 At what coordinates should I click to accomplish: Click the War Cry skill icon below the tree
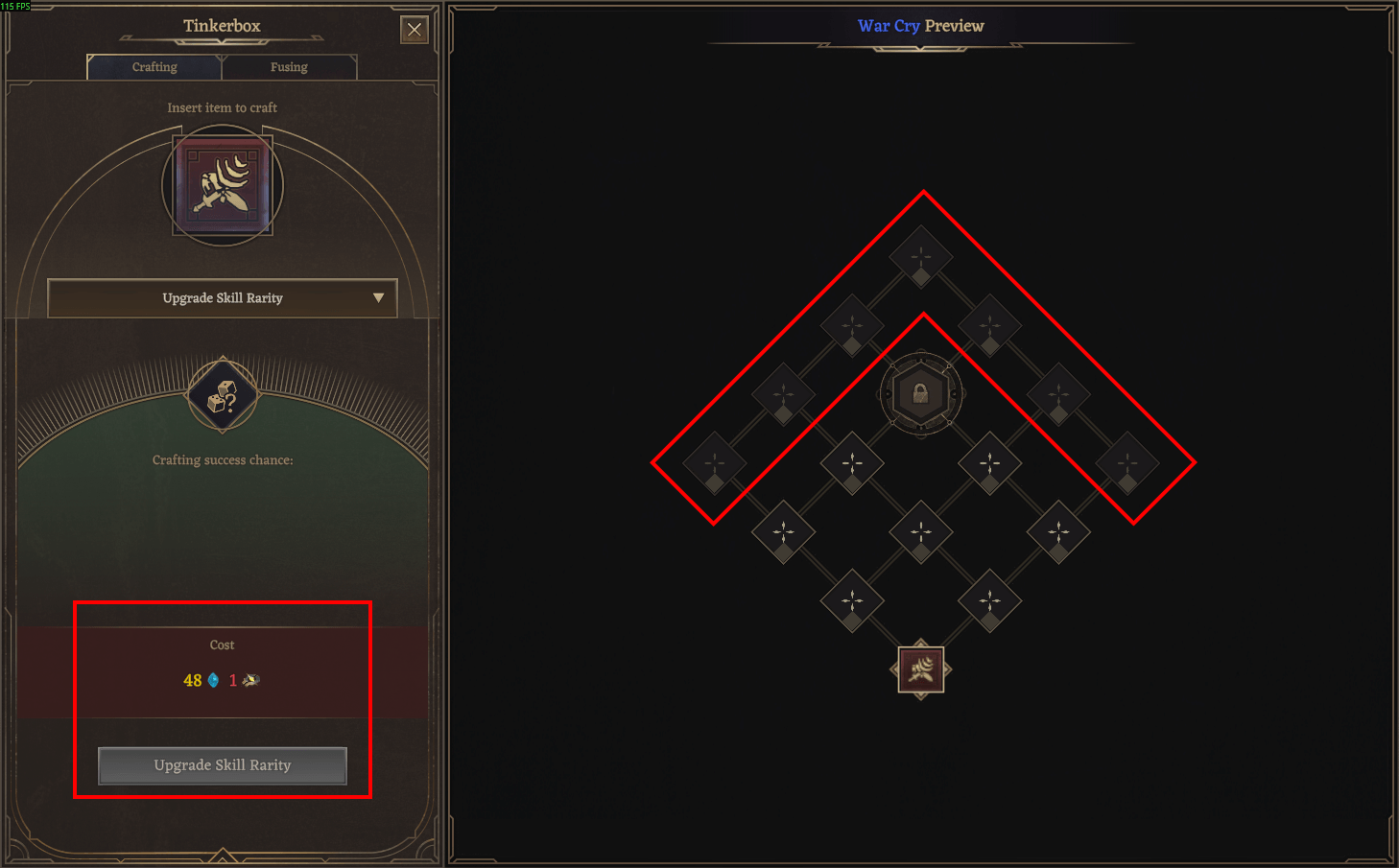920,669
